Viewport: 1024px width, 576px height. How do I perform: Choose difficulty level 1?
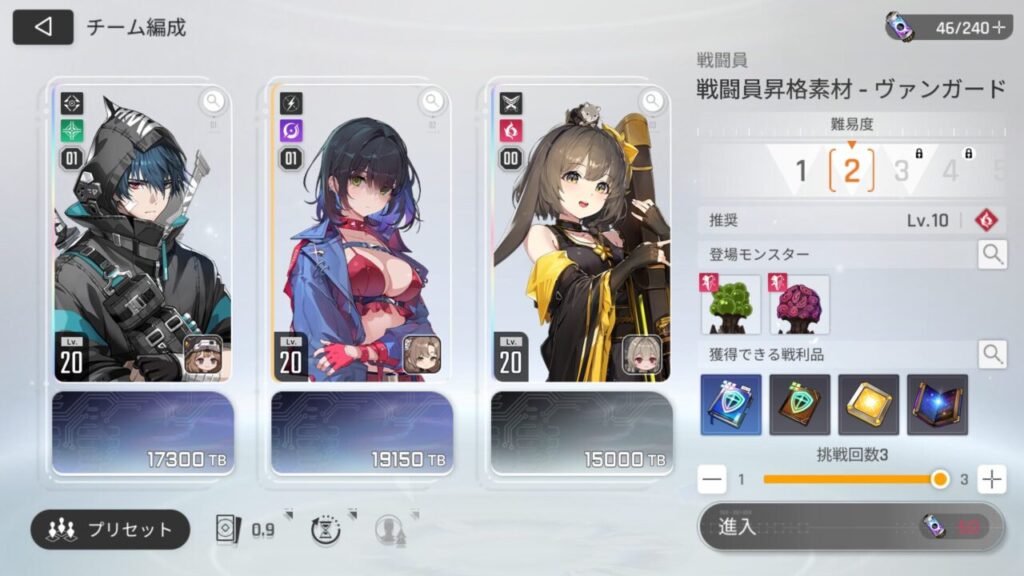point(800,171)
